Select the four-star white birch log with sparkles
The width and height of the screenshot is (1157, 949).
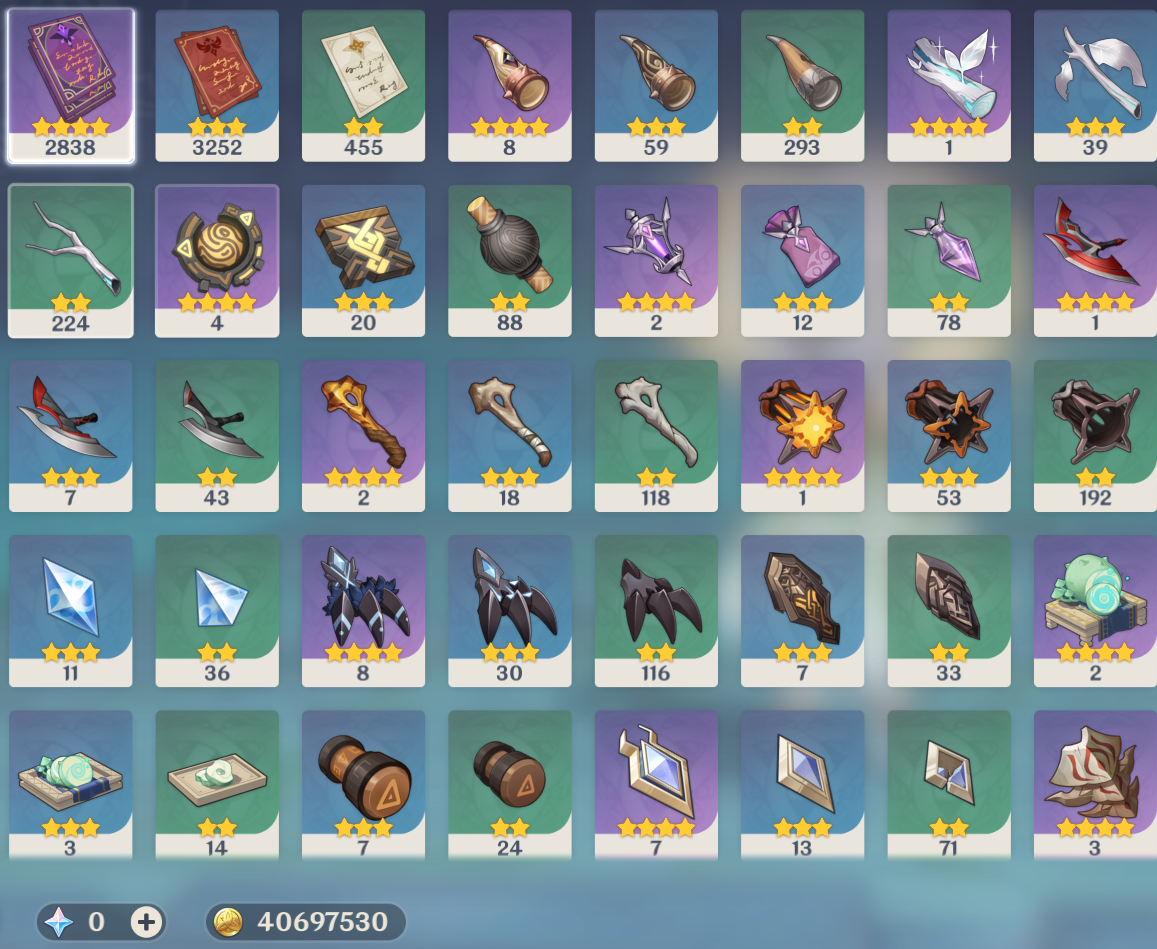(949, 85)
